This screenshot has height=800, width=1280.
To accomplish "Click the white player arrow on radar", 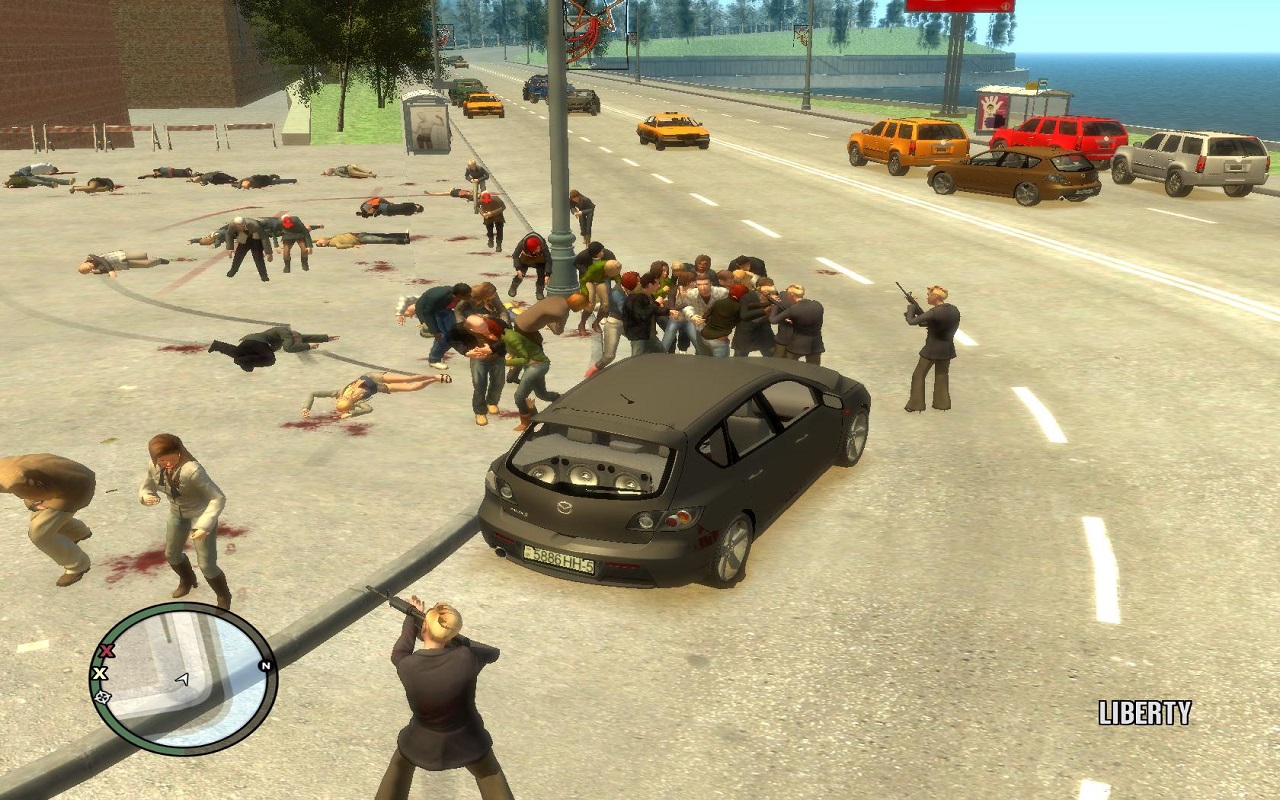I will pos(182,680).
